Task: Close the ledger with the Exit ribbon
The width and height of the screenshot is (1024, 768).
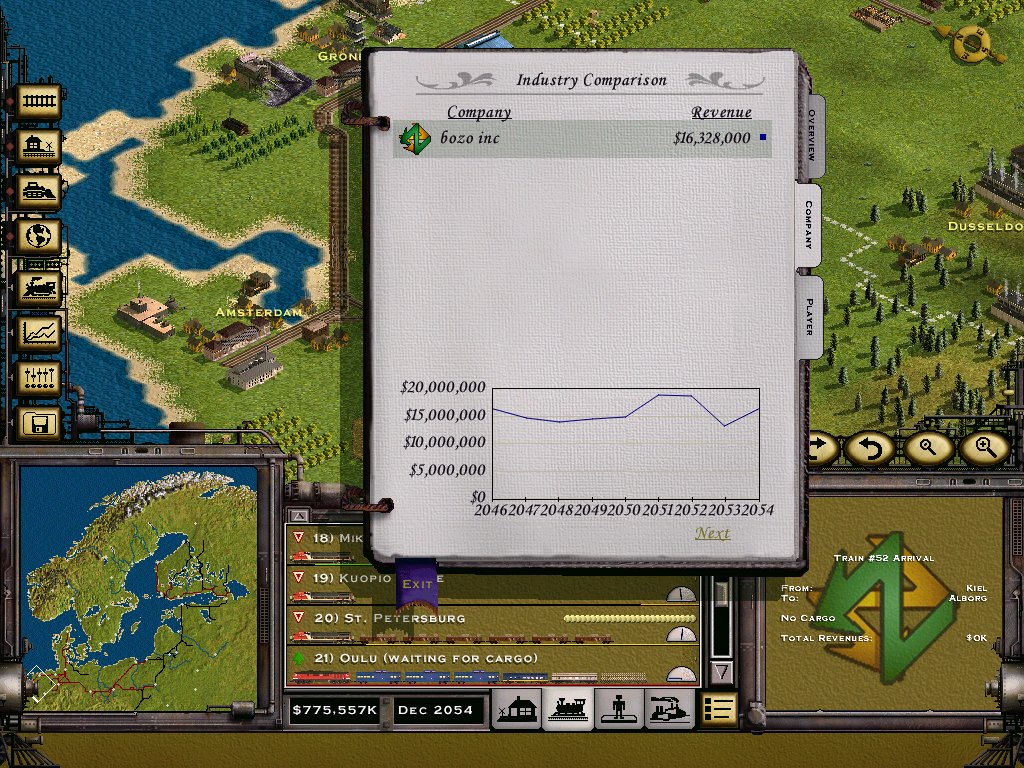Action: (416, 584)
